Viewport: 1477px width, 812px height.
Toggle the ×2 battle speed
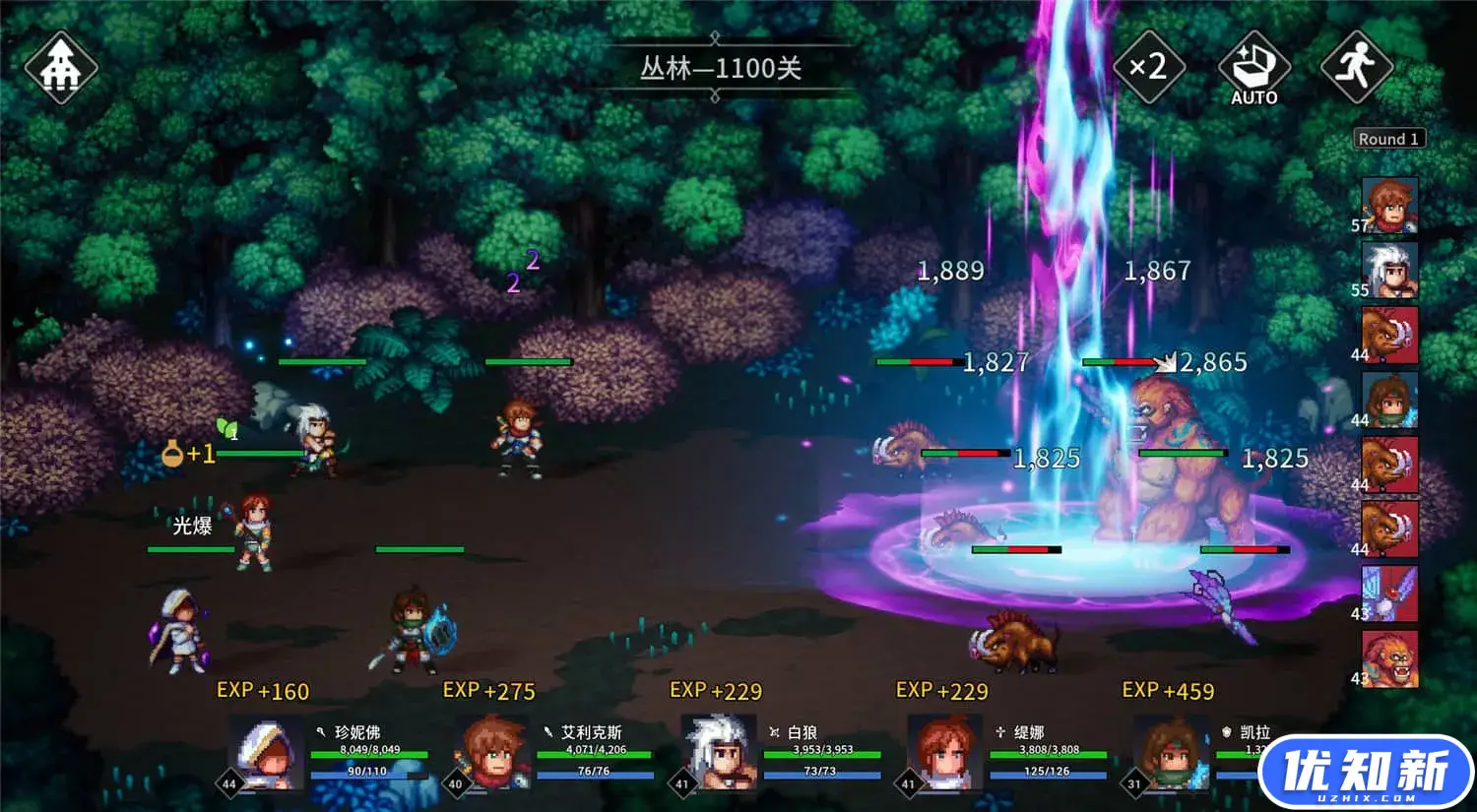(1148, 67)
